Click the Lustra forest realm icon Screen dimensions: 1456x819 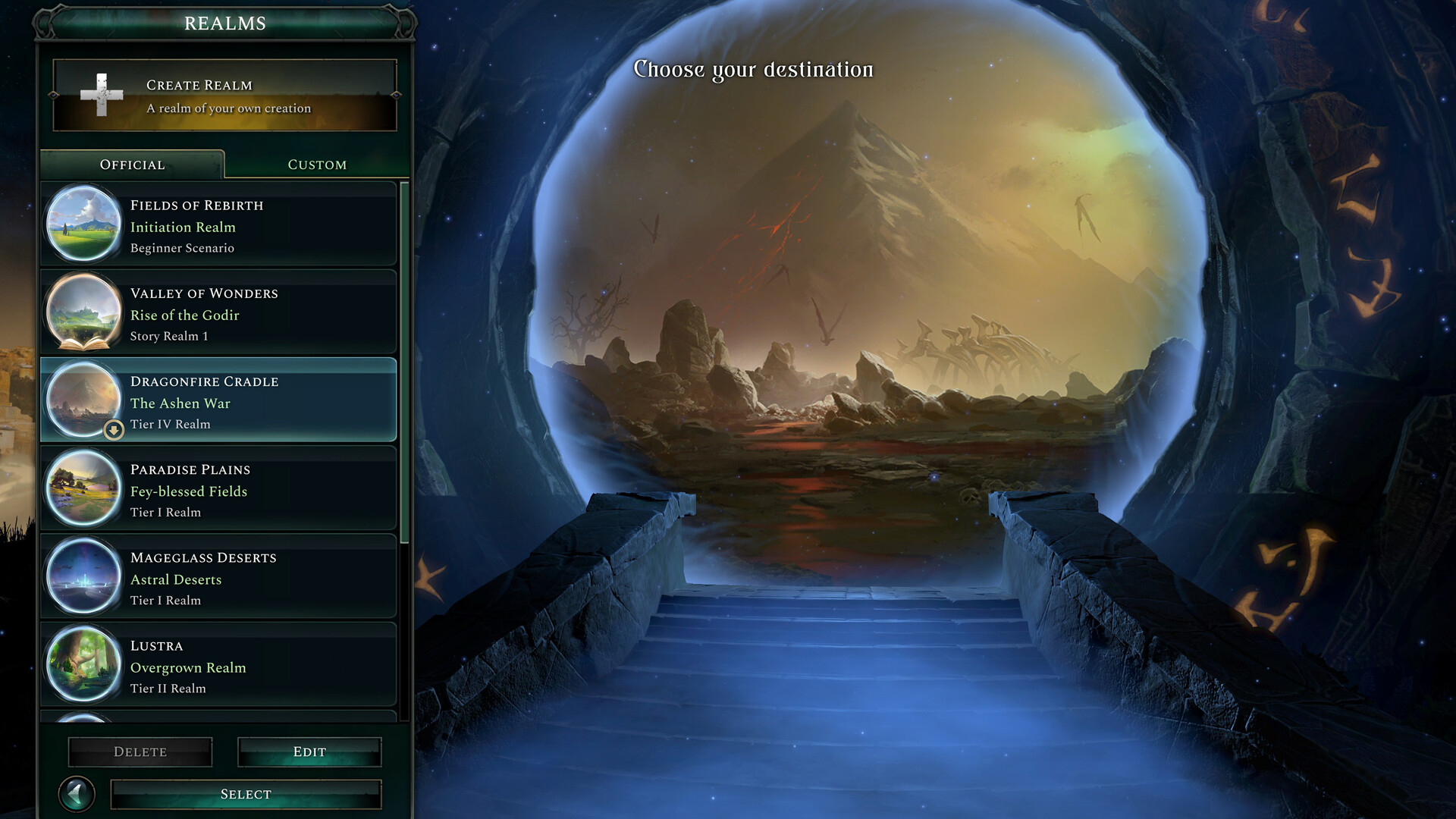83,665
